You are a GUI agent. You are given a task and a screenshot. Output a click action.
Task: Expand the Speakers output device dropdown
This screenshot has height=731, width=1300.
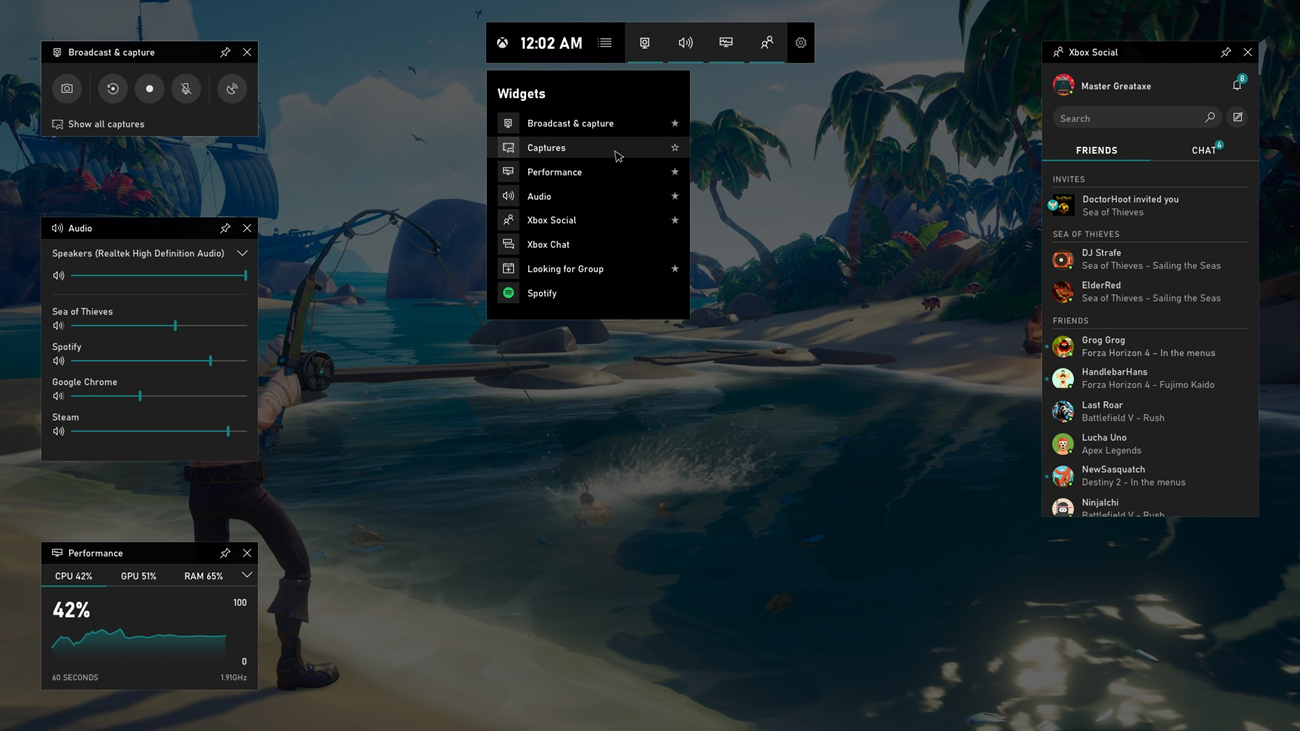(x=241, y=253)
